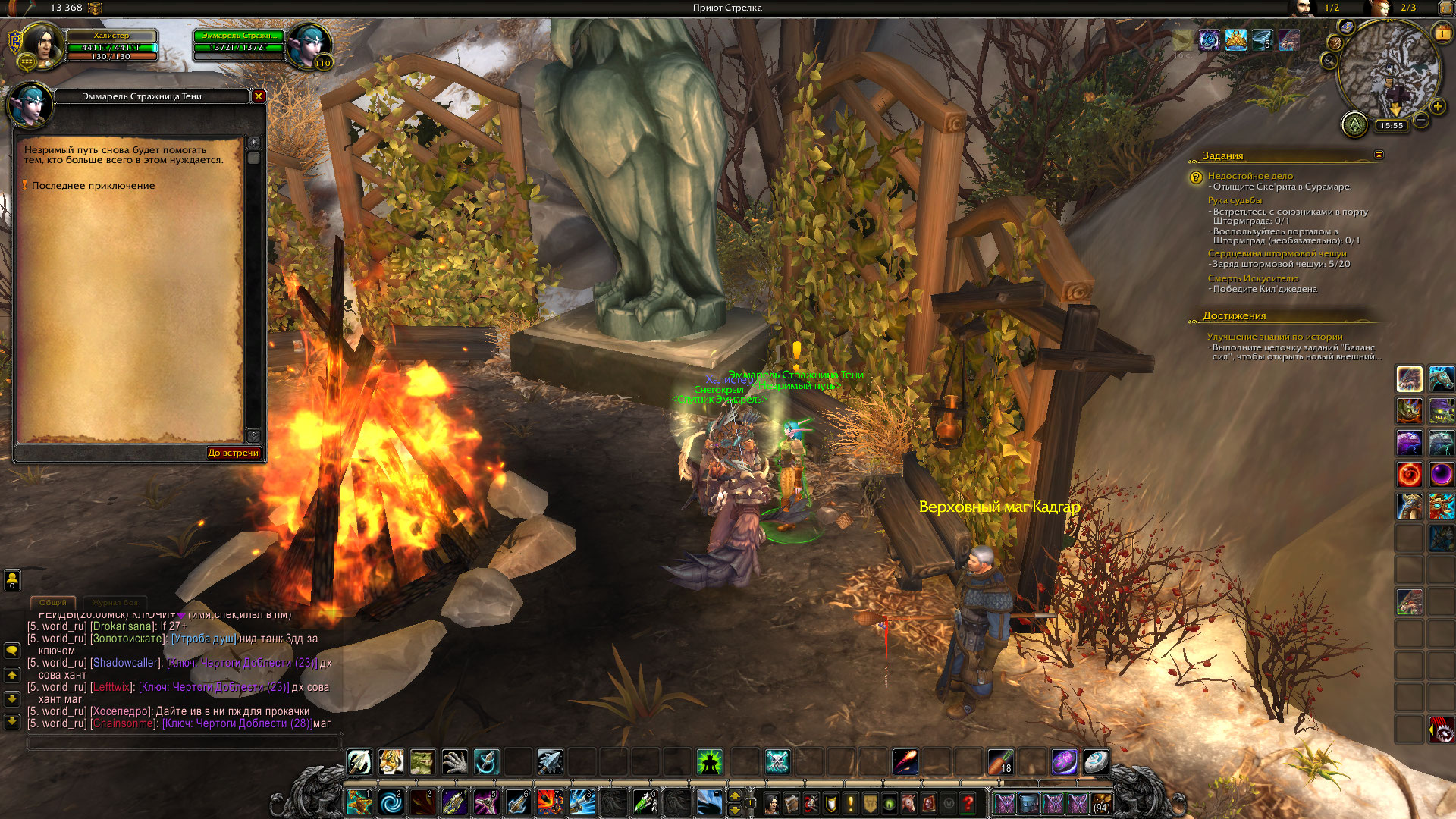Screen dimensions: 1456x819
Task: Click the "До встречи" goodbye button
Action: pos(234,453)
